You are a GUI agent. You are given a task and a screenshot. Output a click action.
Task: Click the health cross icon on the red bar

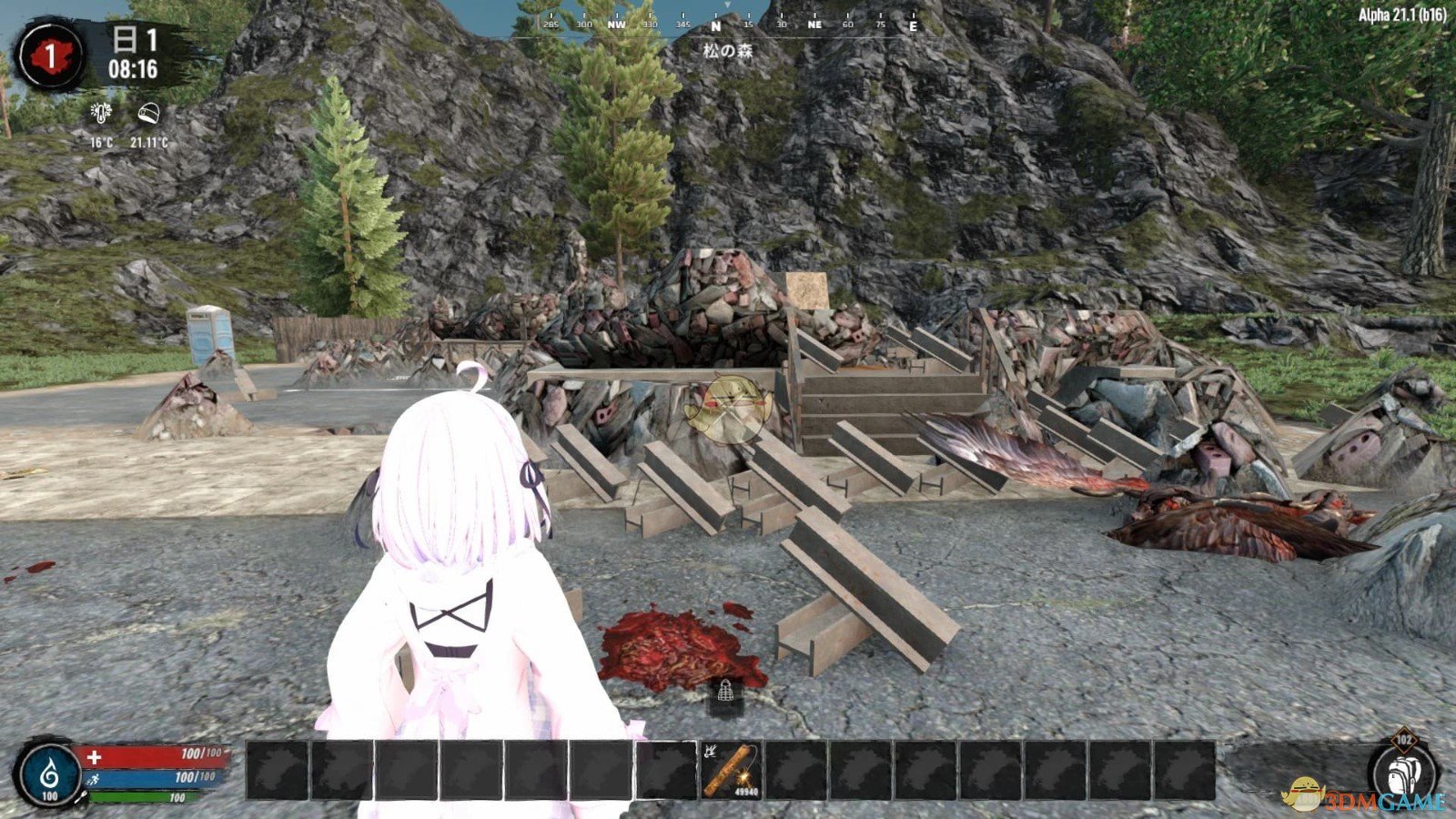pos(94,756)
